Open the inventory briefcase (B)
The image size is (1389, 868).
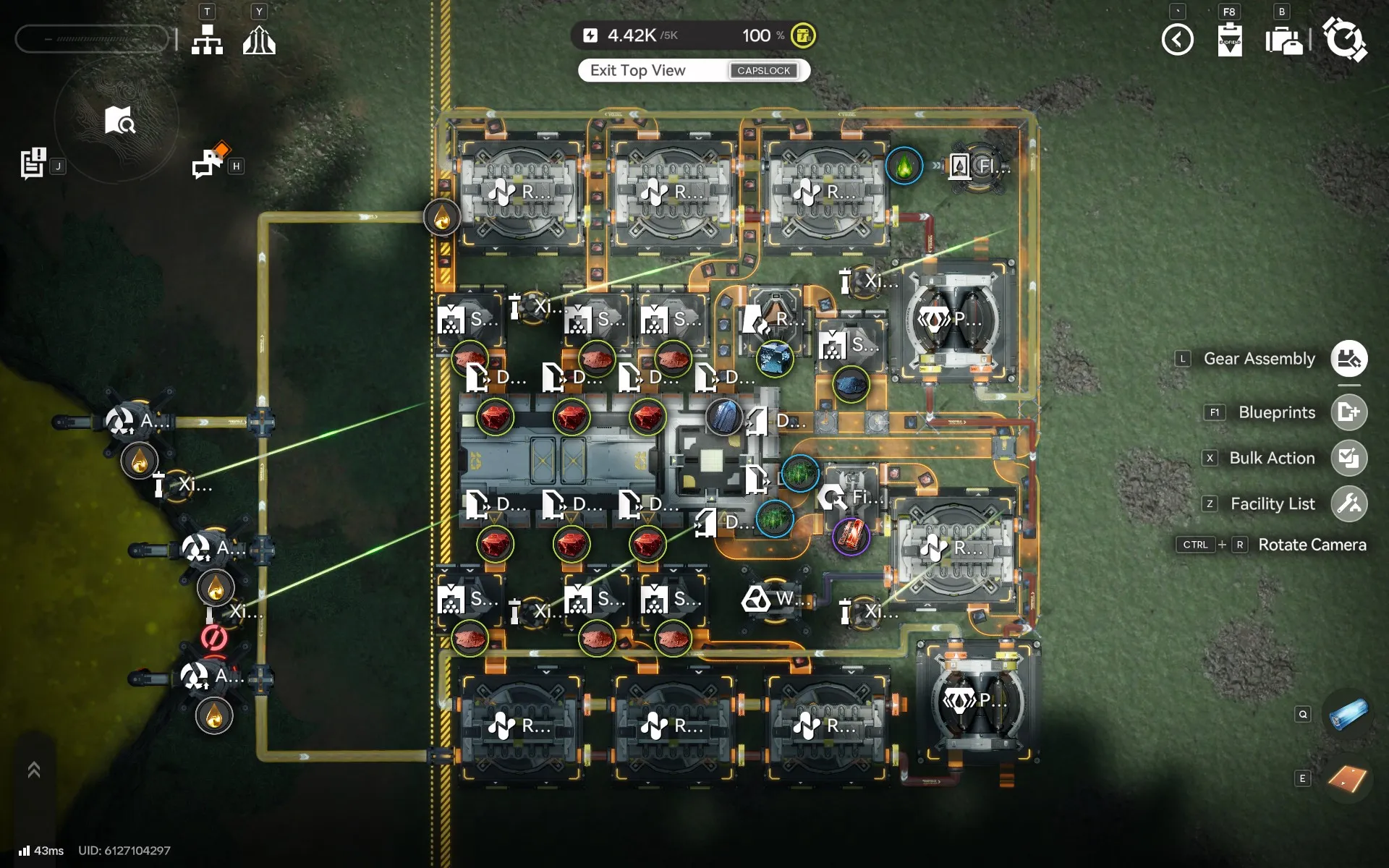click(1284, 41)
